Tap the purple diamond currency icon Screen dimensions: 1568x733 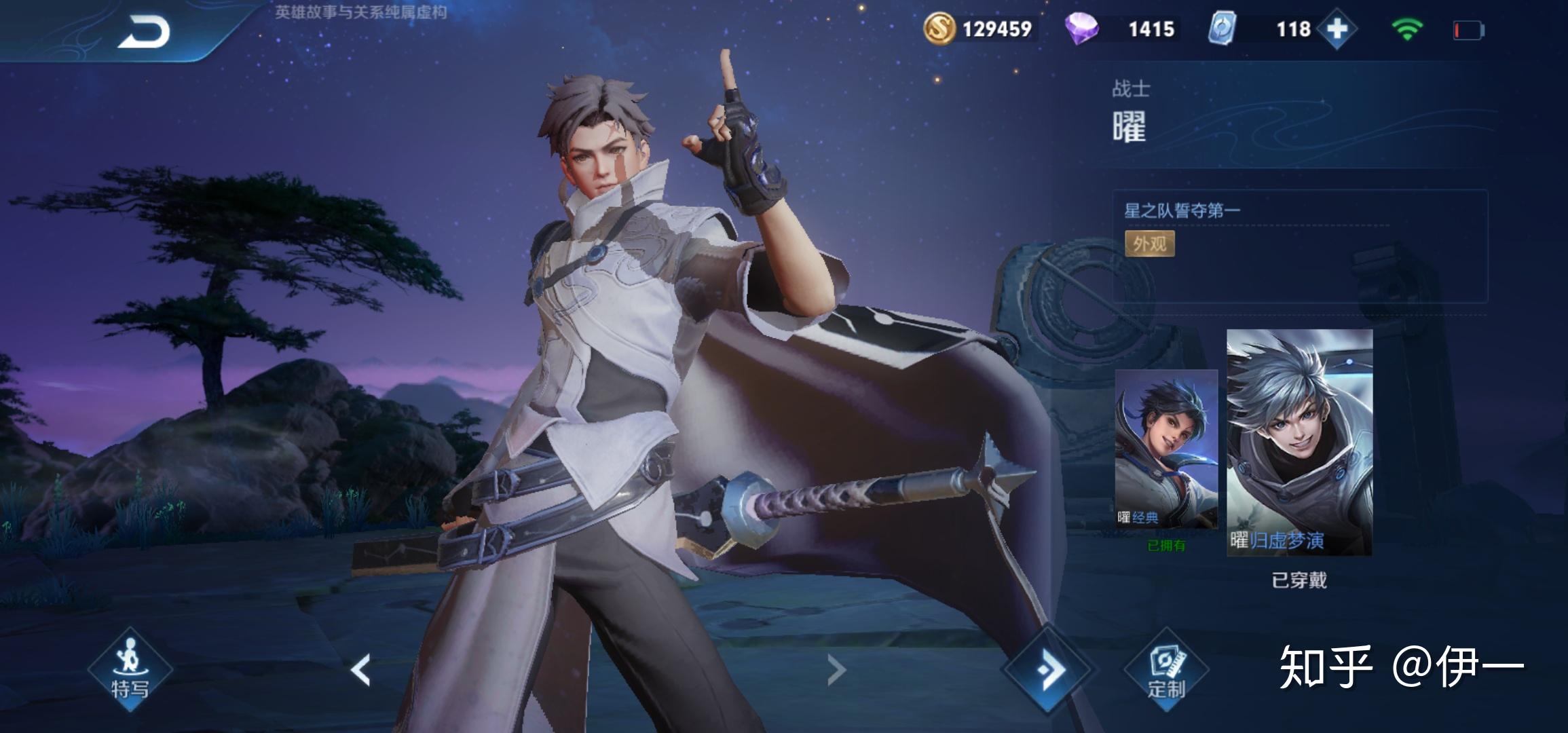coord(1081,29)
